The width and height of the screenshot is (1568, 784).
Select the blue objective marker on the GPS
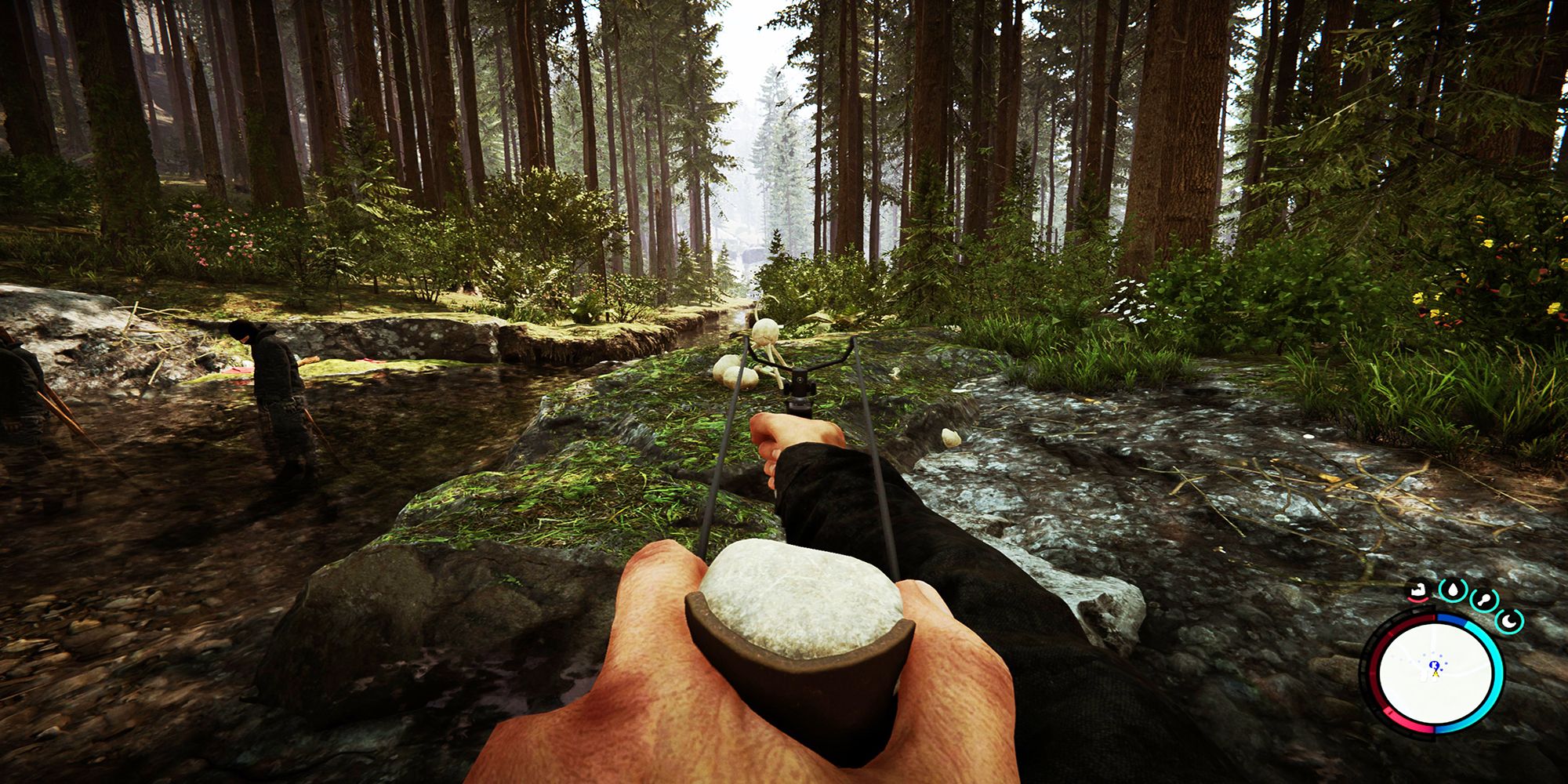pyautogui.click(x=1434, y=665)
